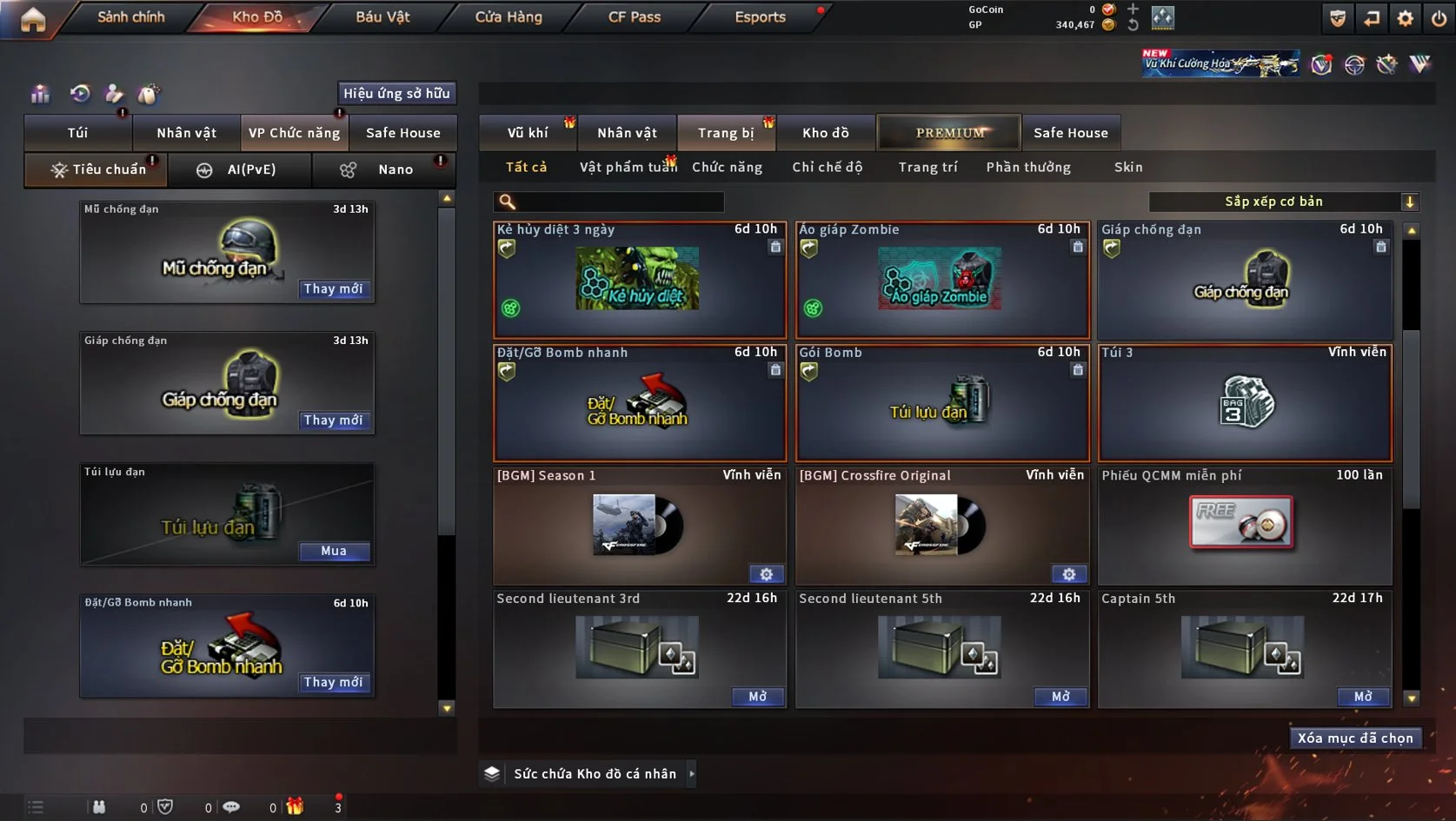1456x821 pixels.
Task: Switch to the PREMIUM tab
Action: pyautogui.click(x=949, y=133)
